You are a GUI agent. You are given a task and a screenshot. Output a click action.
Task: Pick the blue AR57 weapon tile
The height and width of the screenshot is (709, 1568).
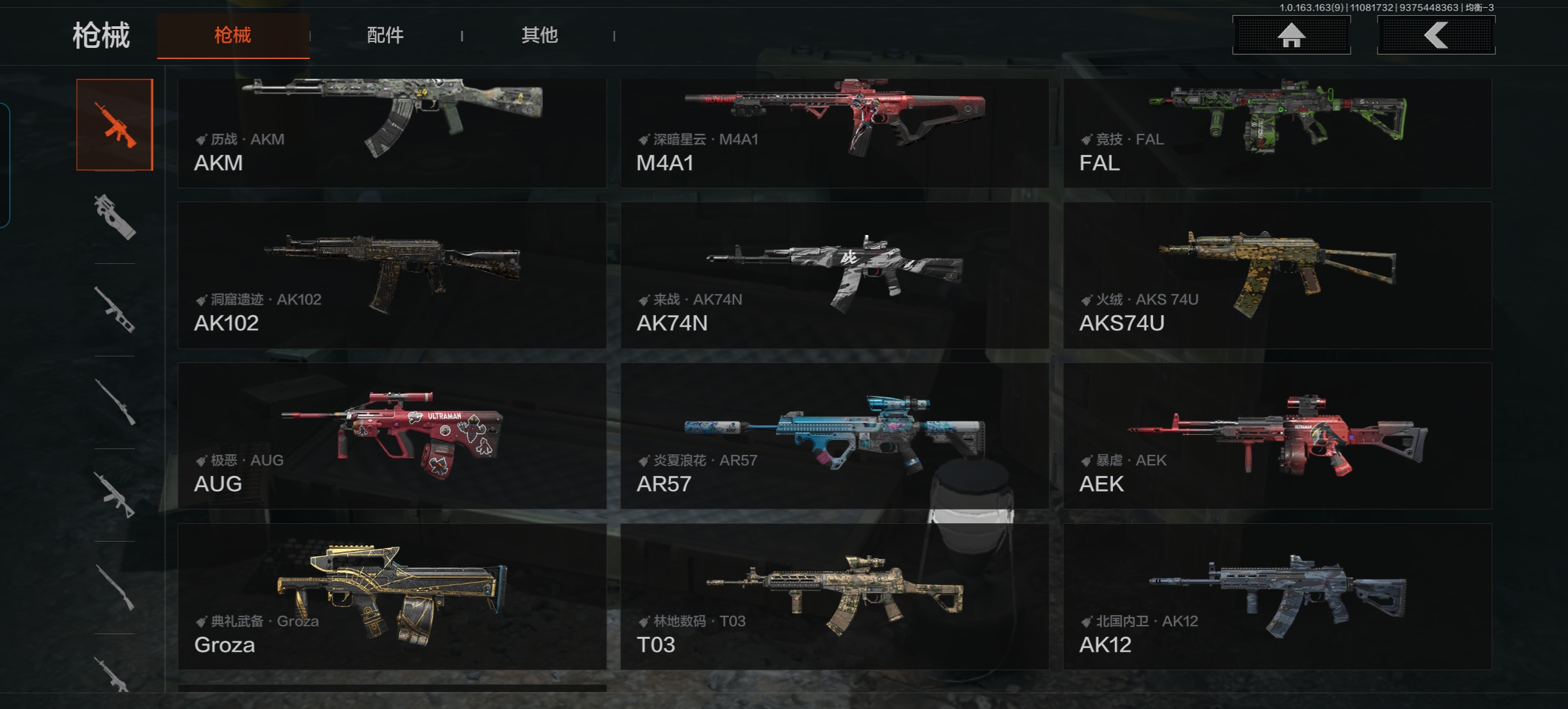834,436
